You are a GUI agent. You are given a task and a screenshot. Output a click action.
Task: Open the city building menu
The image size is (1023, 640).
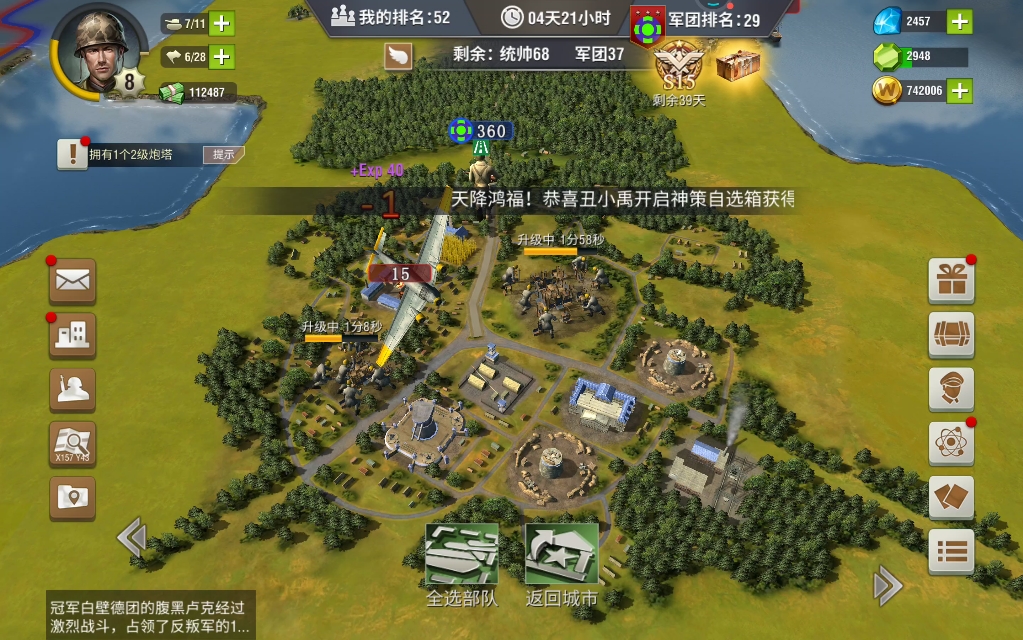coord(73,336)
